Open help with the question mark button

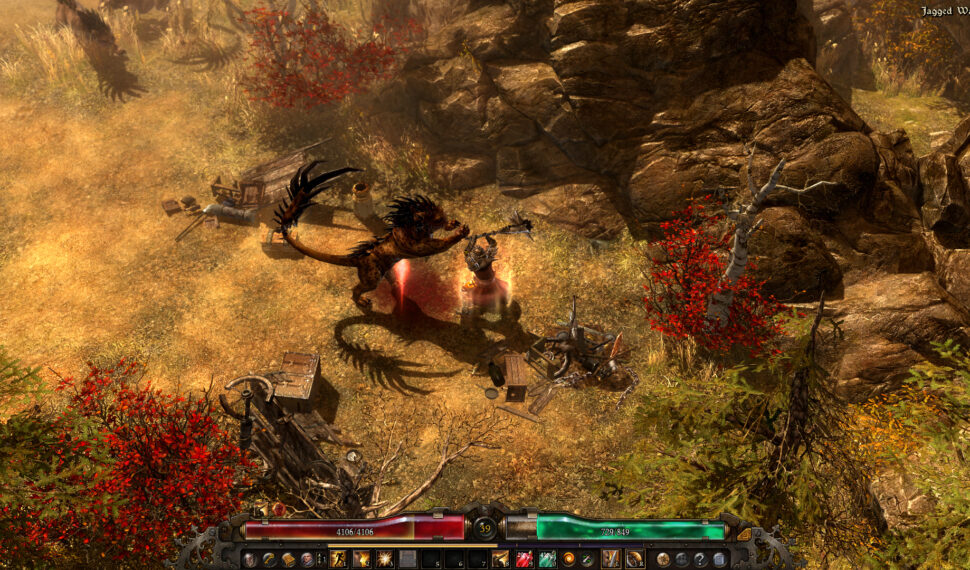click(700, 559)
